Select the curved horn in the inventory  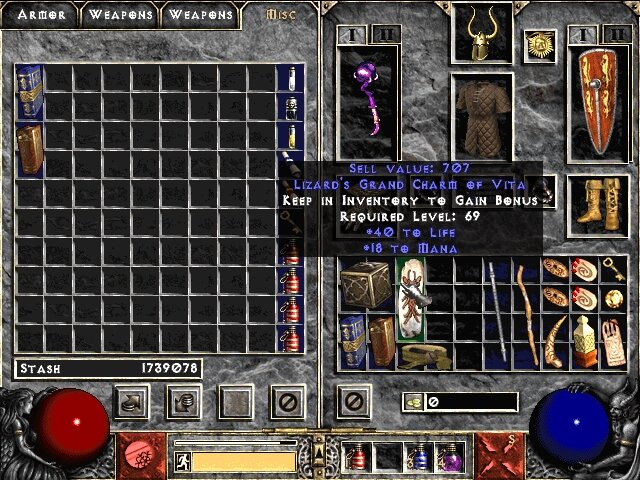point(556,341)
